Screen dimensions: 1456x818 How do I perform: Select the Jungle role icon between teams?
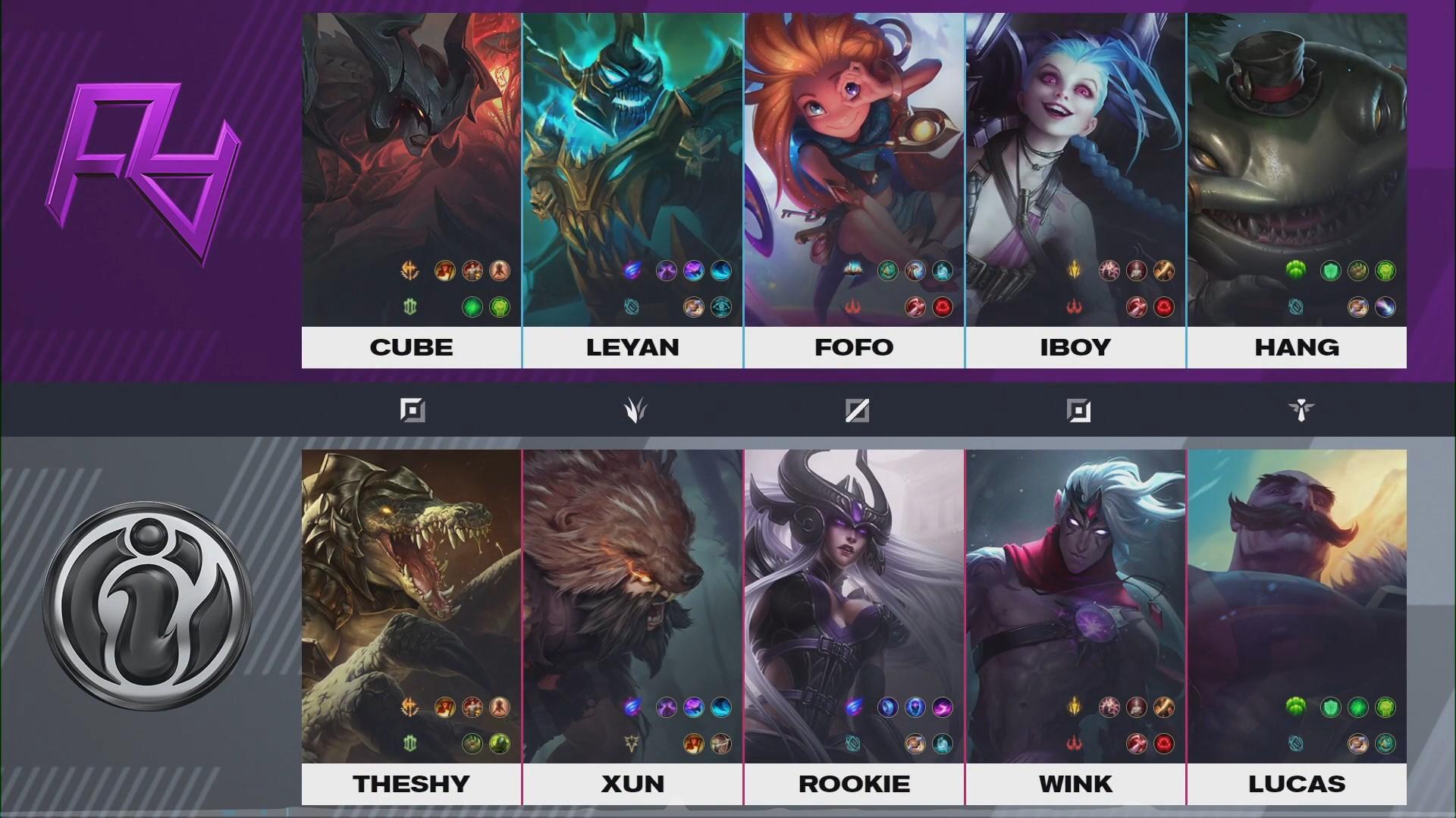(x=635, y=410)
